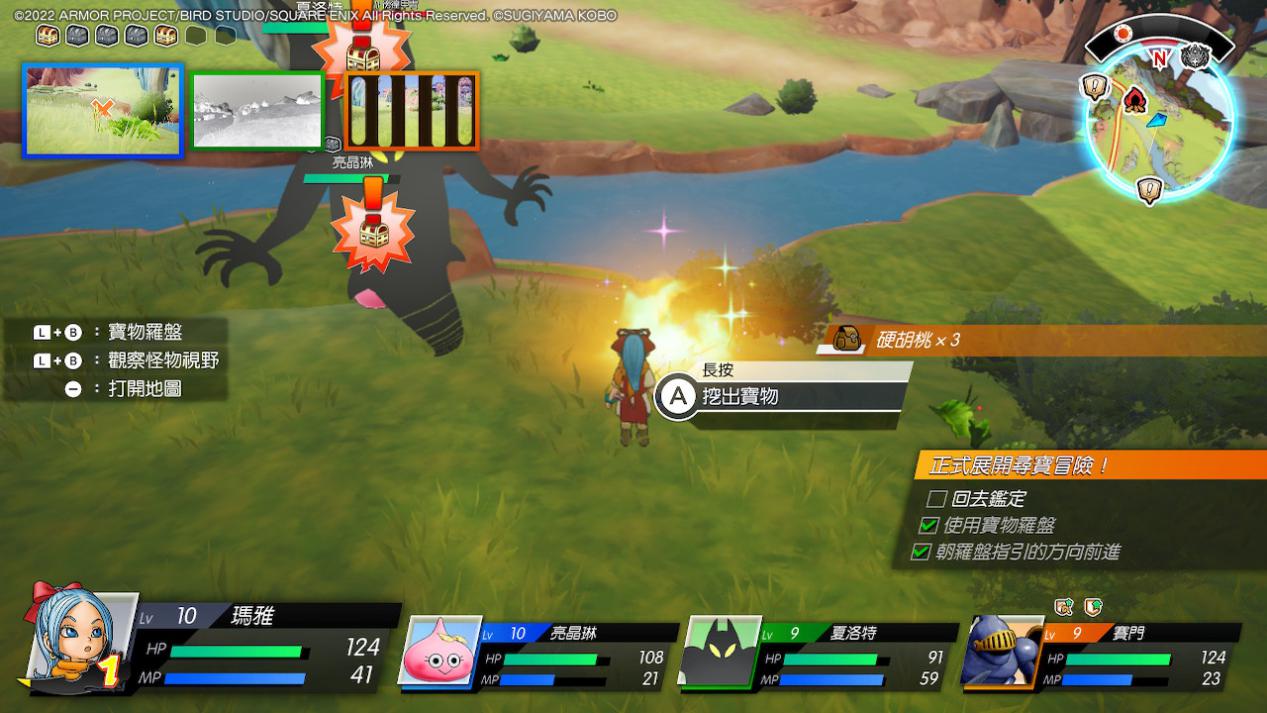1267x713 pixels.
Task: Select the black cat 夏洛特 portrait
Action: [x=720, y=650]
